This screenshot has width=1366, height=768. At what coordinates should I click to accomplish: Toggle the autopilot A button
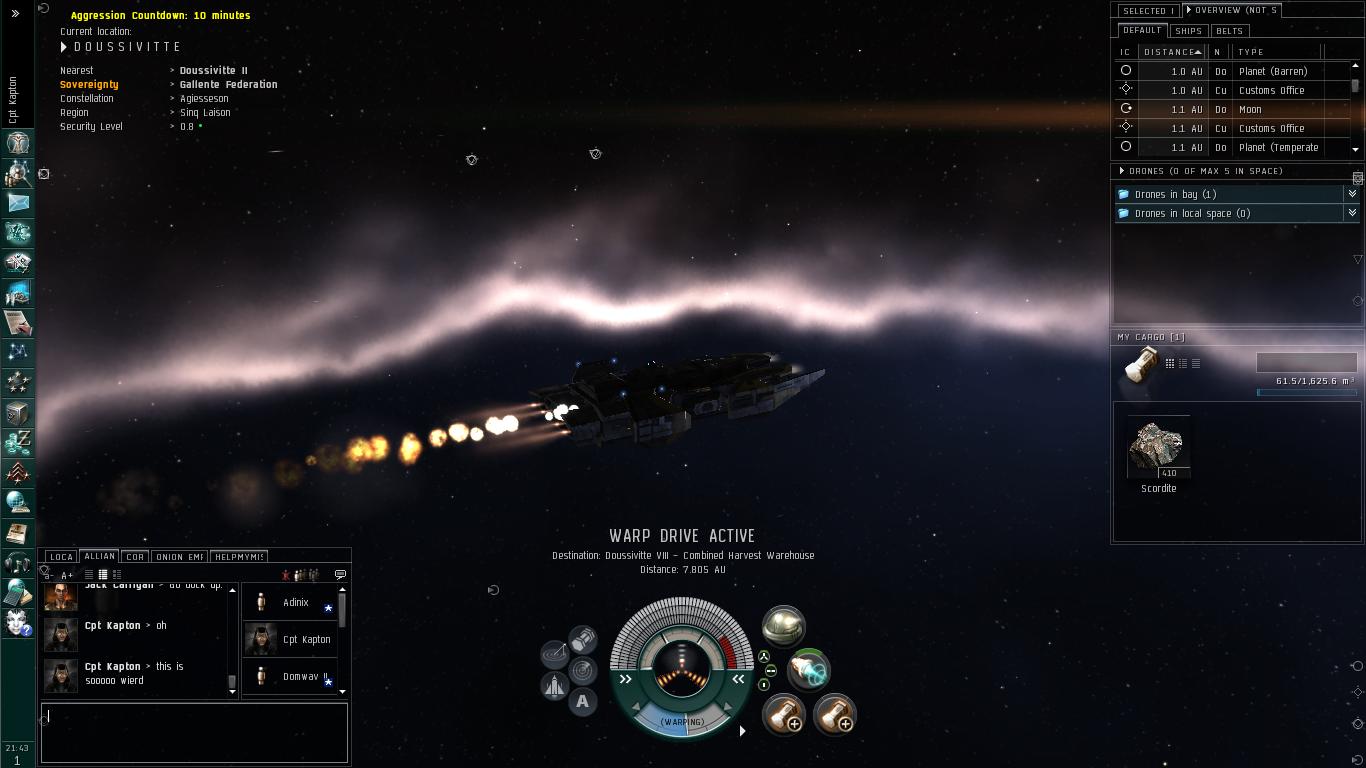(x=583, y=702)
